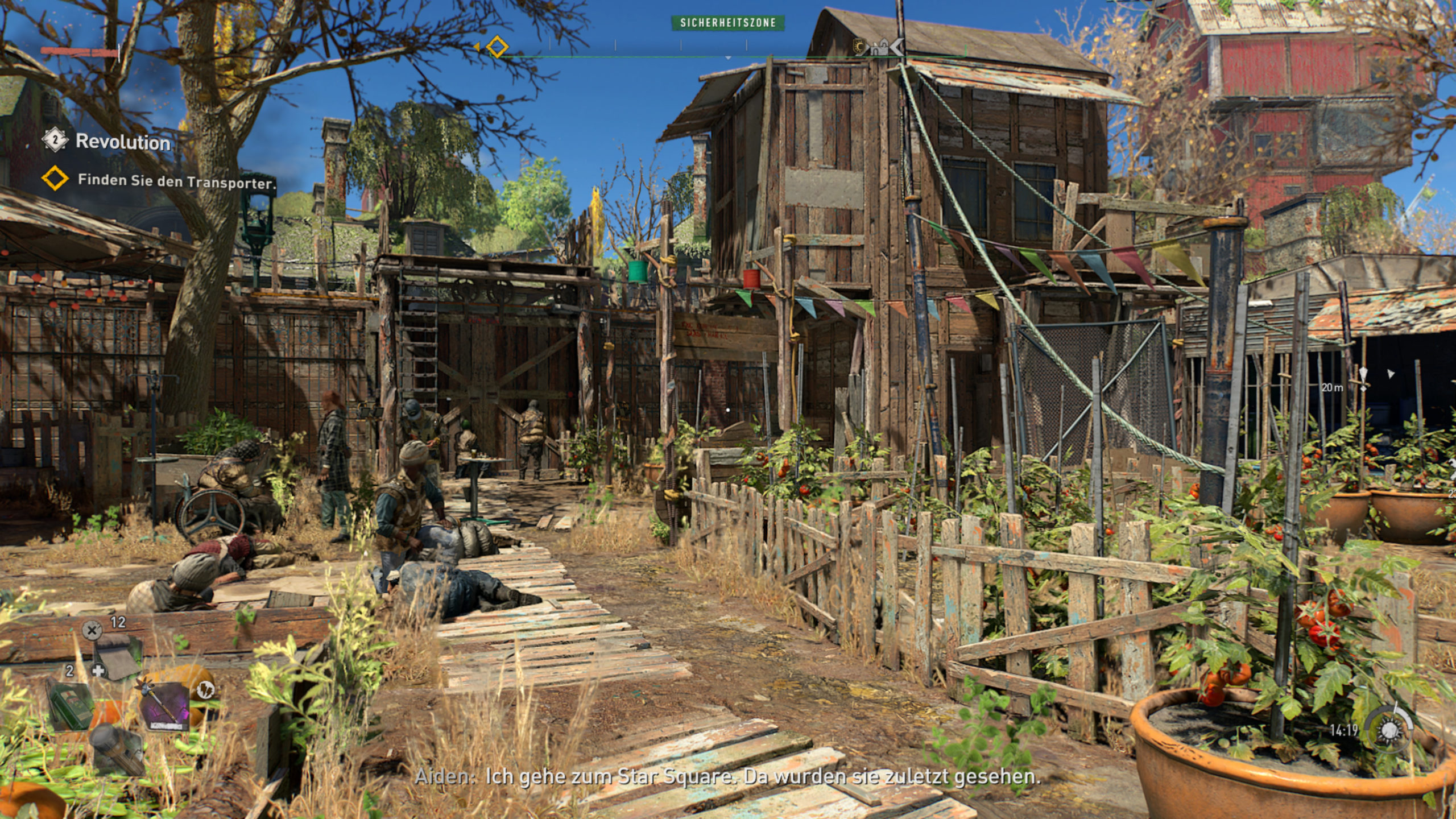Choose the green medkit box slot

[x=70, y=705]
